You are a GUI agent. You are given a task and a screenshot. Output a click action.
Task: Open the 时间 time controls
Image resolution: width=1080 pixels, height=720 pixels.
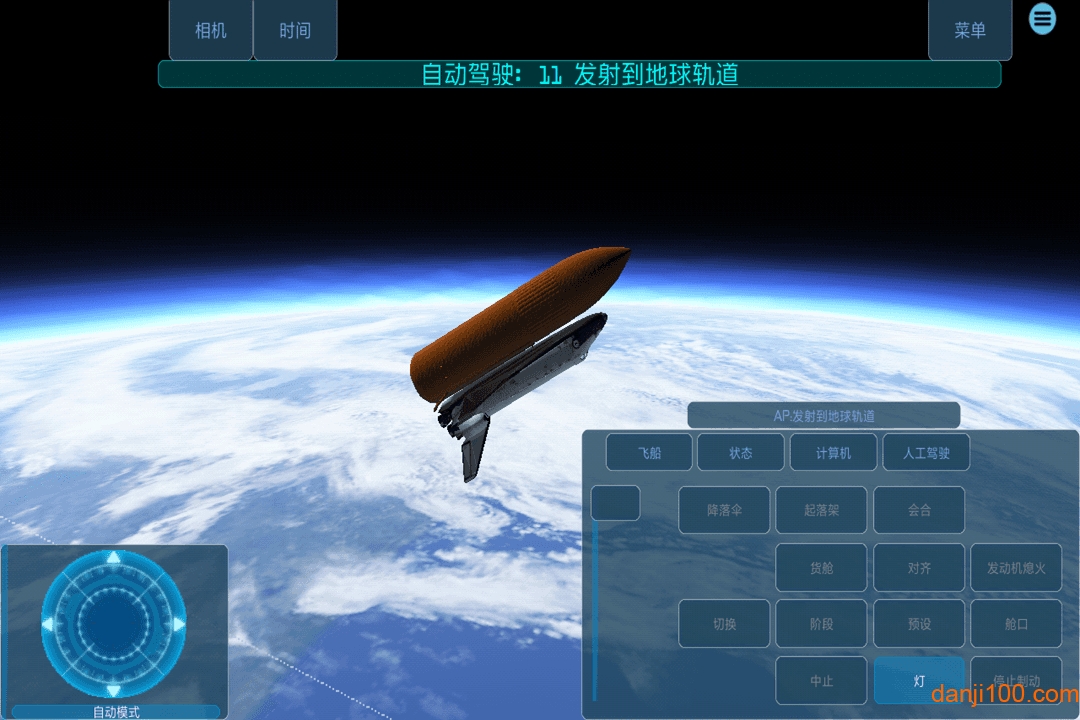coord(295,31)
